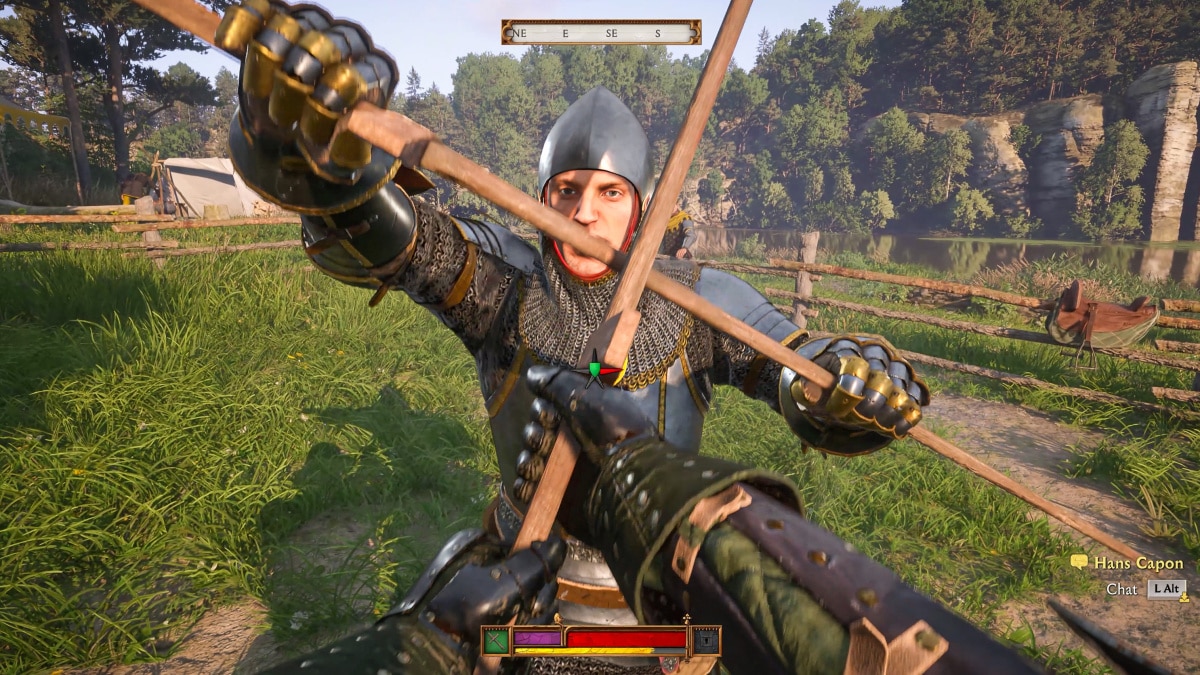Click the compass bar heading strip
The width and height of the screenshot is (1200, 675).
coord(601,33)
